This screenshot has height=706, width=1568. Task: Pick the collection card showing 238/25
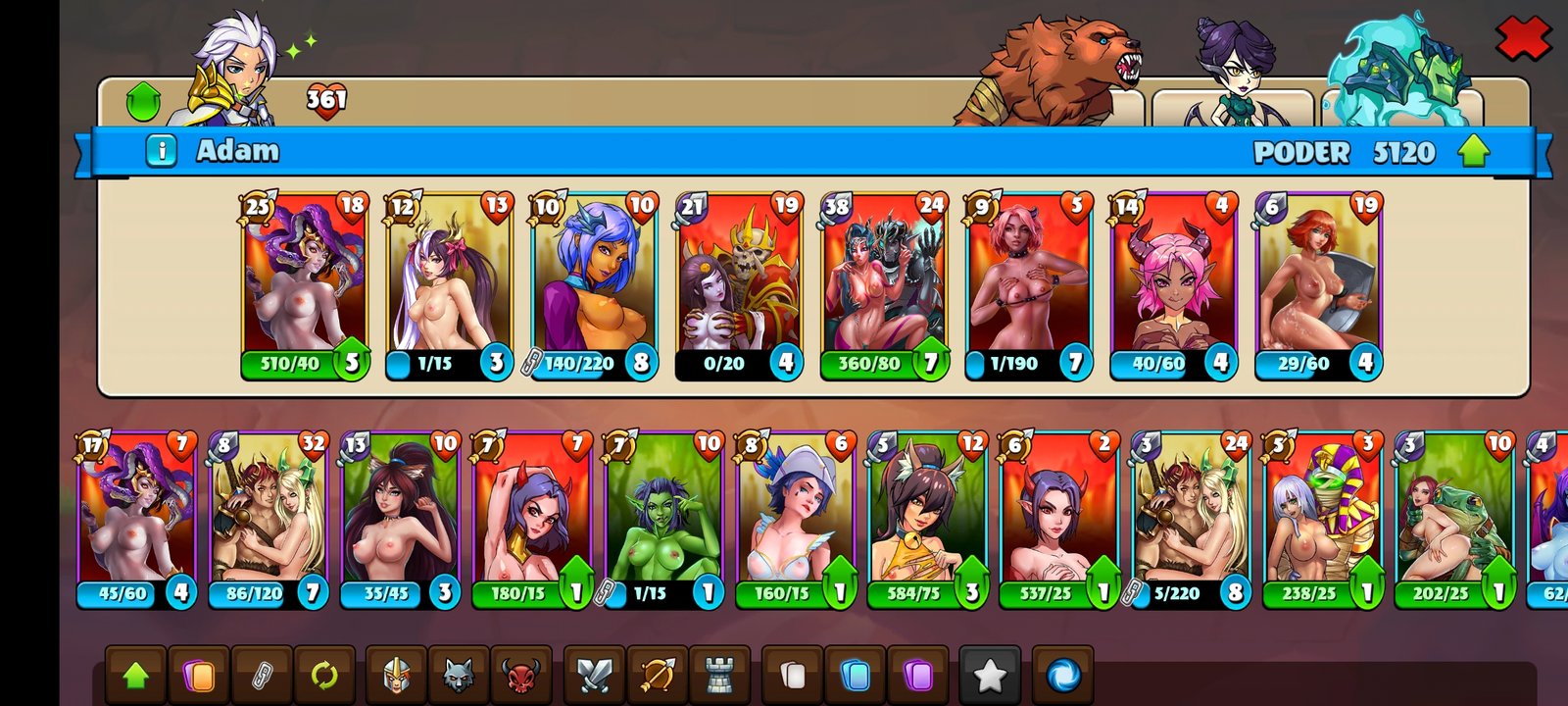1323,520
